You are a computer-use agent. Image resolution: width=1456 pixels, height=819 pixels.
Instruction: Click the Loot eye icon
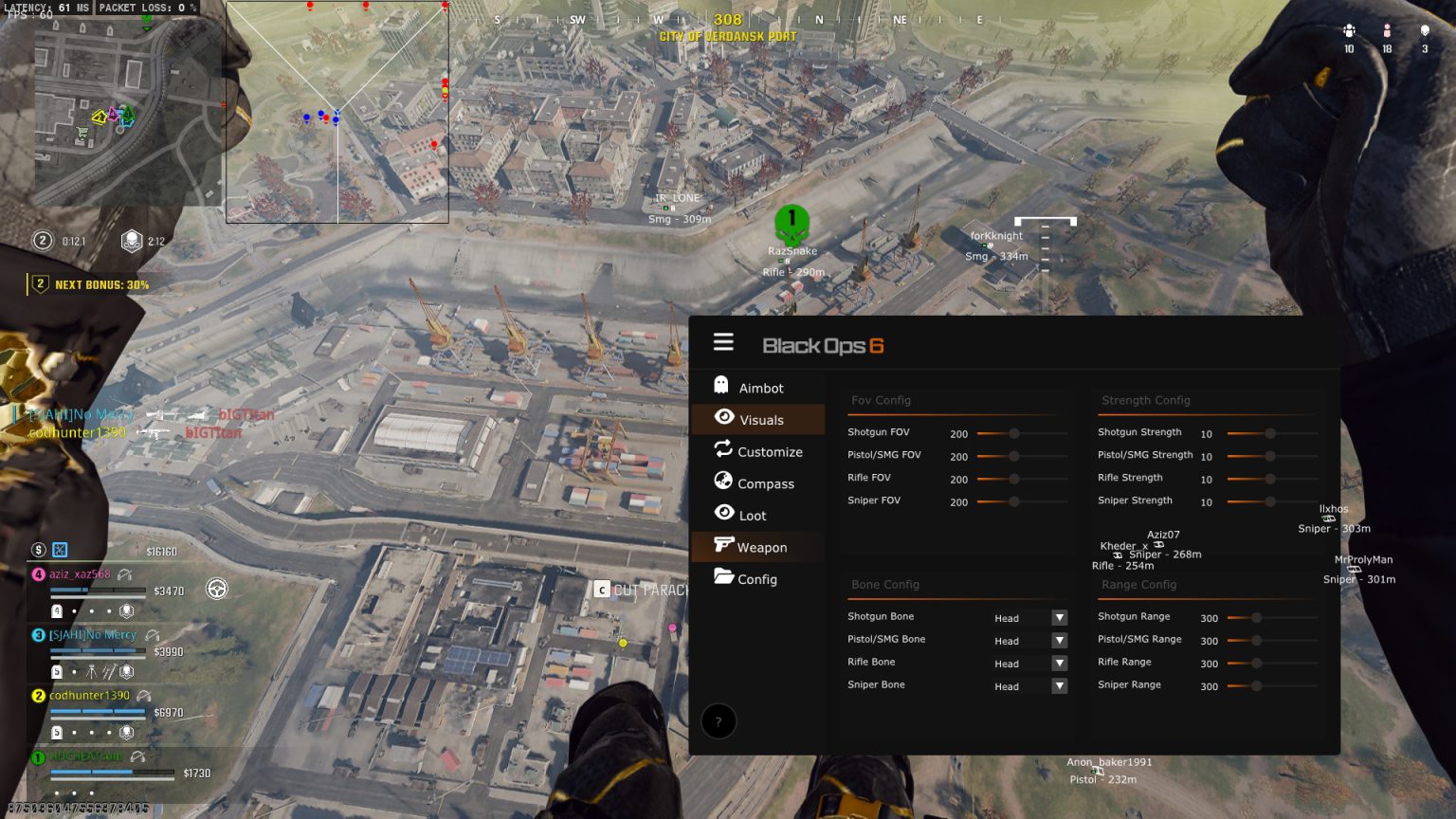click(722, 515)
